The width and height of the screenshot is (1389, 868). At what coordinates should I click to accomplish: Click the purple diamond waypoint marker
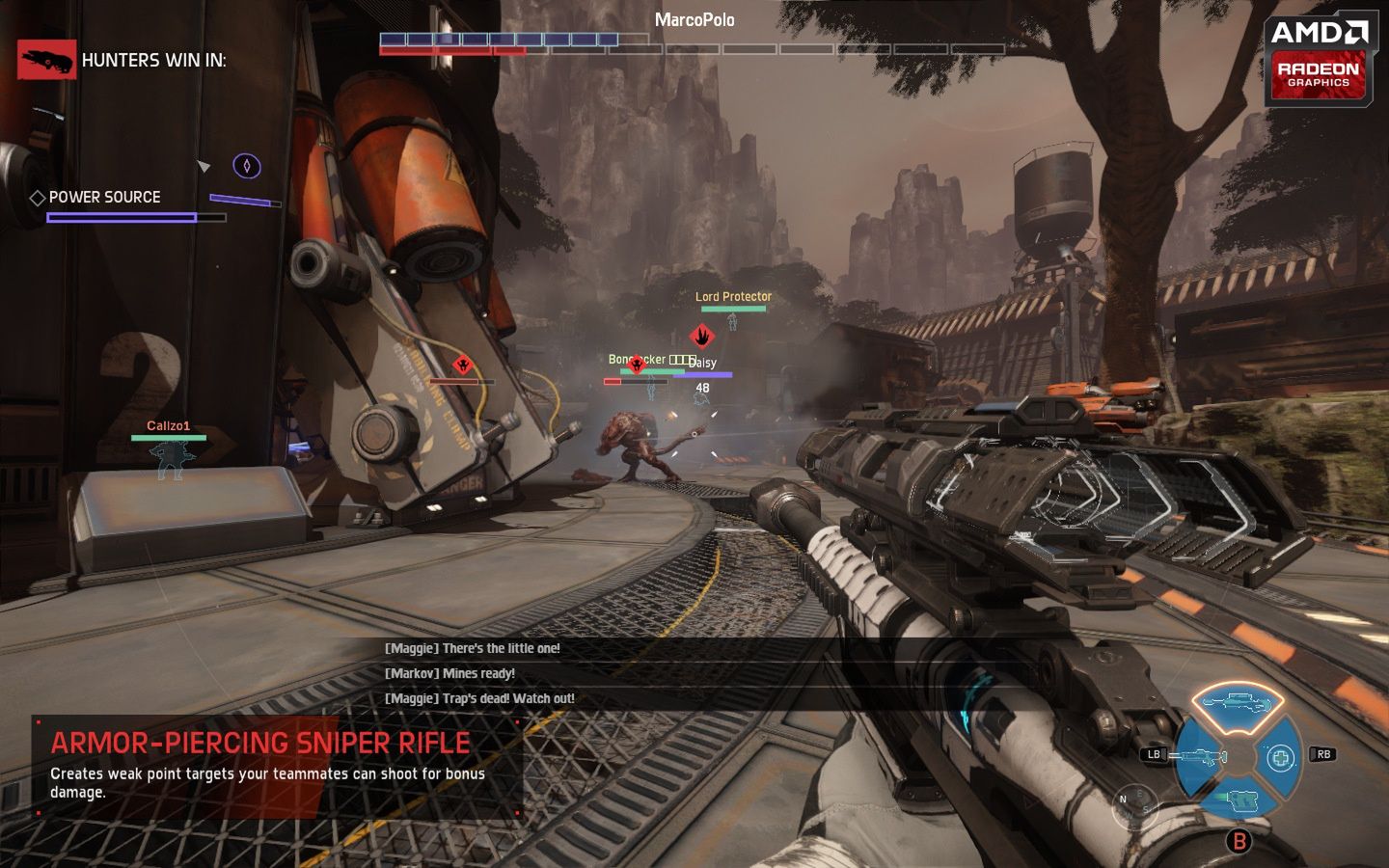coord(249,166)
